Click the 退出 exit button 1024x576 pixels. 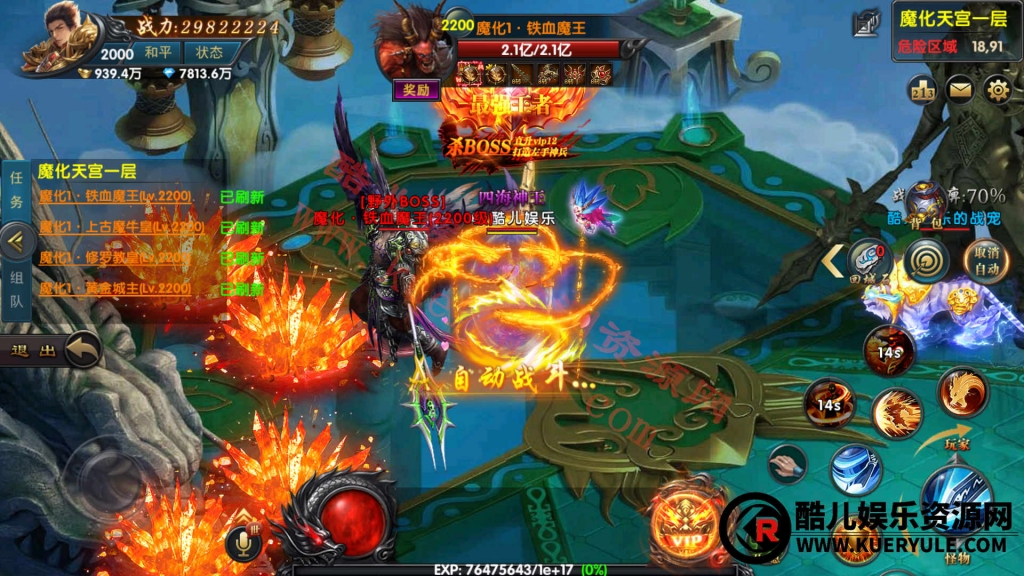click(x=52, y=350)
